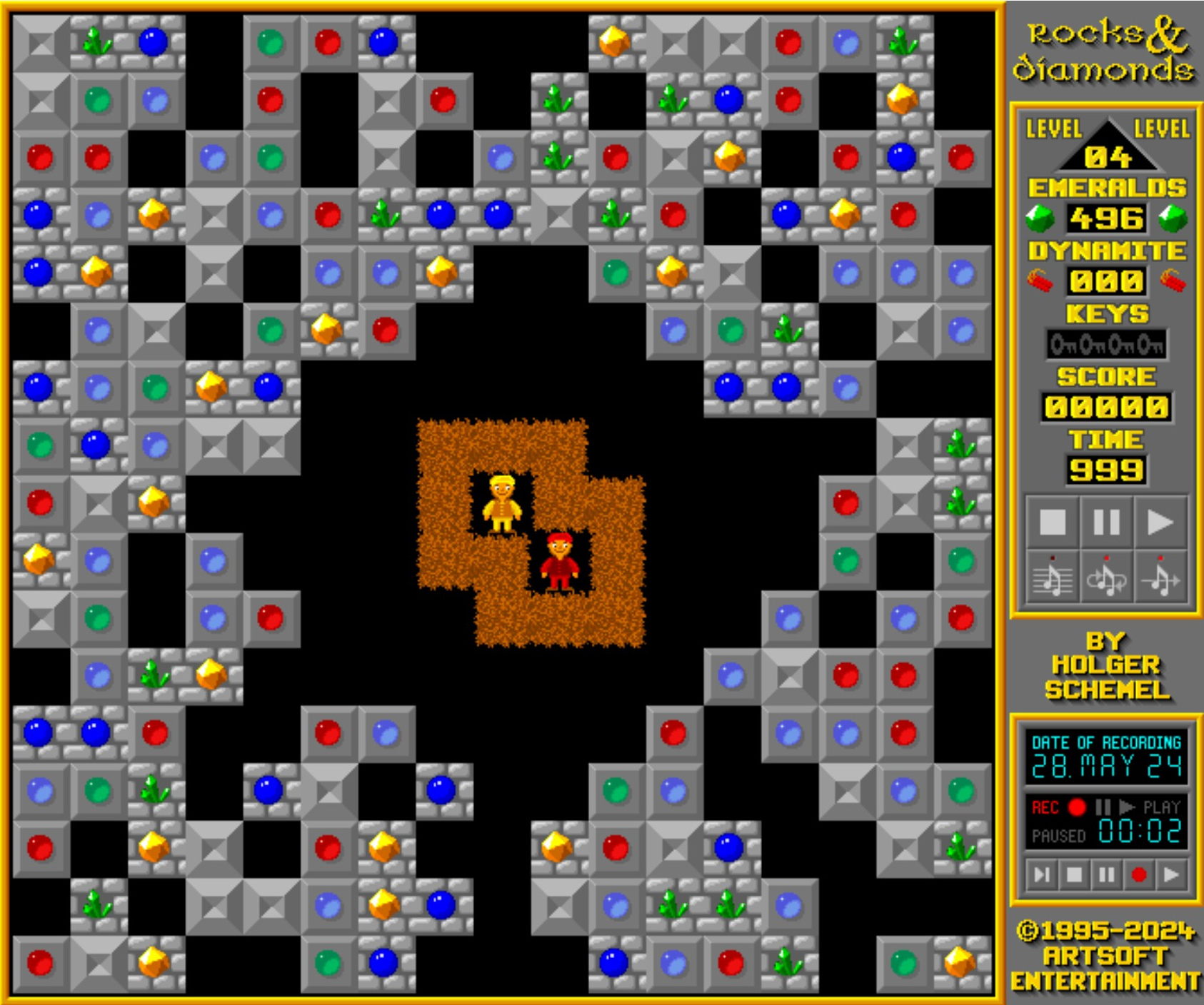Click the large play triangle game button
Screen dimensions: 1204x1005
point(1160,522)
